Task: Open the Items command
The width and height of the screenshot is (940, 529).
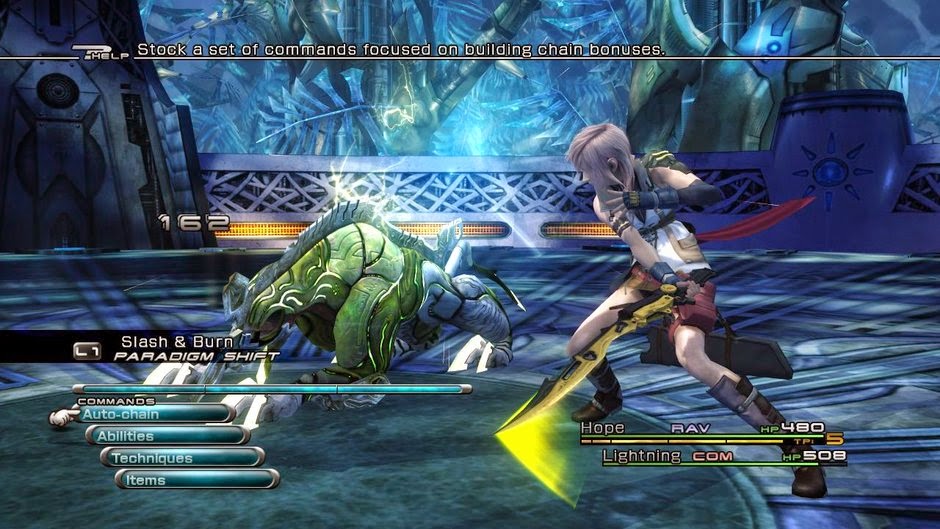Action: 196,480
